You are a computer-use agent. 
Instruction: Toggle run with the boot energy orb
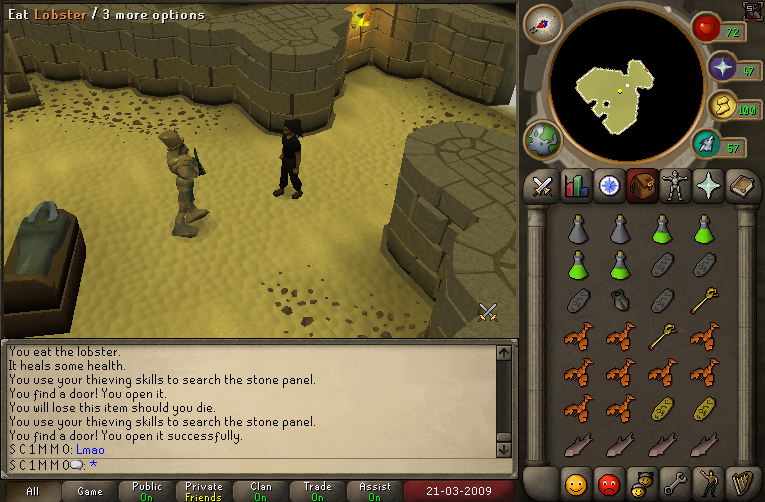720,105
